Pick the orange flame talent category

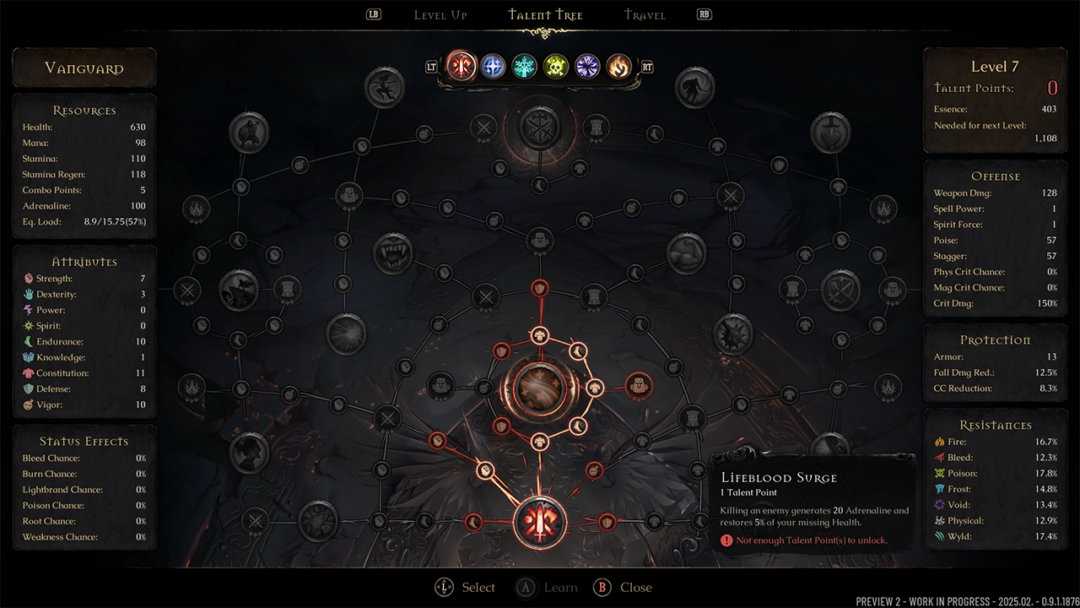point(619,66)
